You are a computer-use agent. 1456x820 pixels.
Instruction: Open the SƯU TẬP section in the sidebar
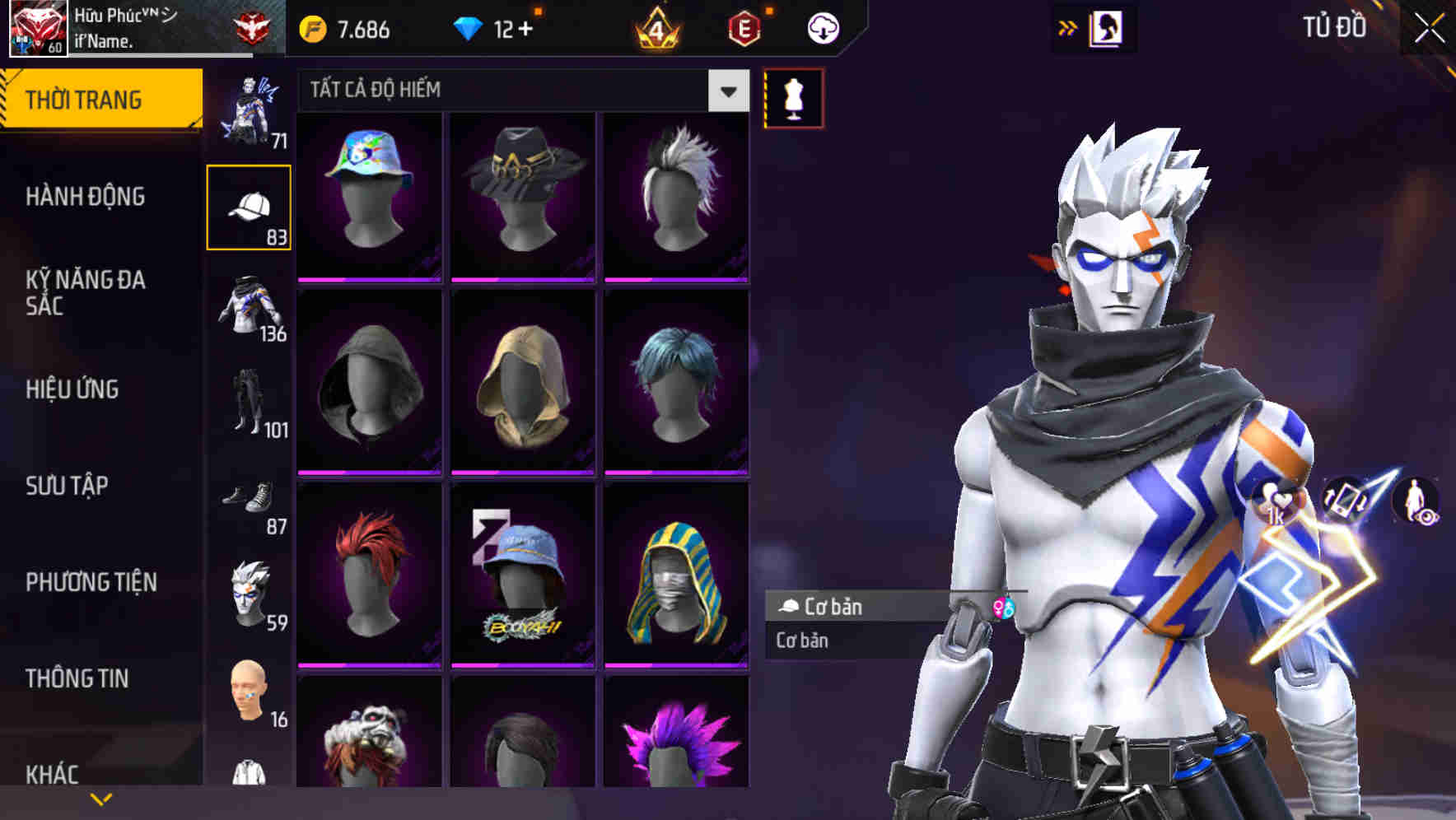(69, 487)
